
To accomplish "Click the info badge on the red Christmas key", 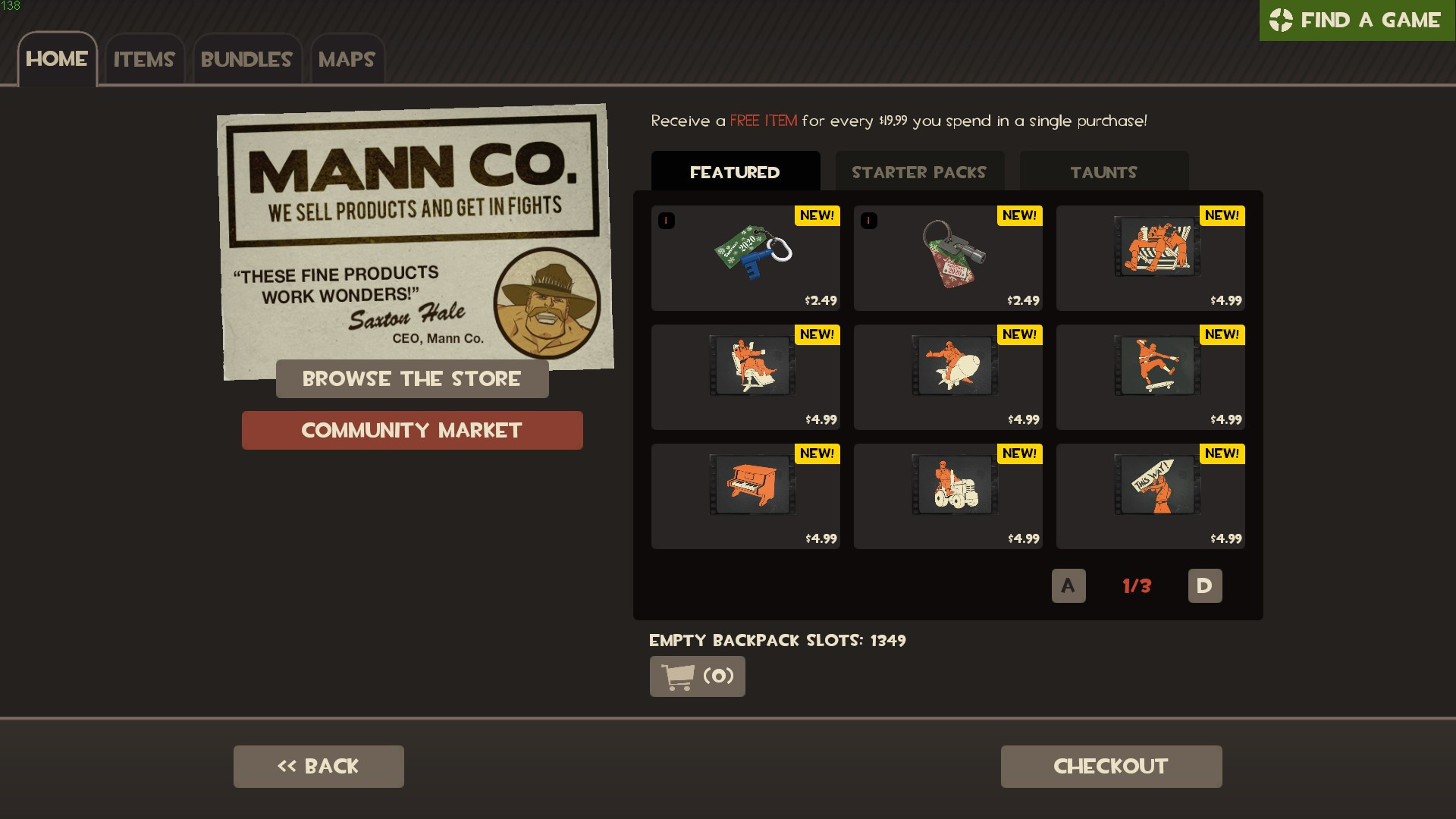I will point(869,221).
